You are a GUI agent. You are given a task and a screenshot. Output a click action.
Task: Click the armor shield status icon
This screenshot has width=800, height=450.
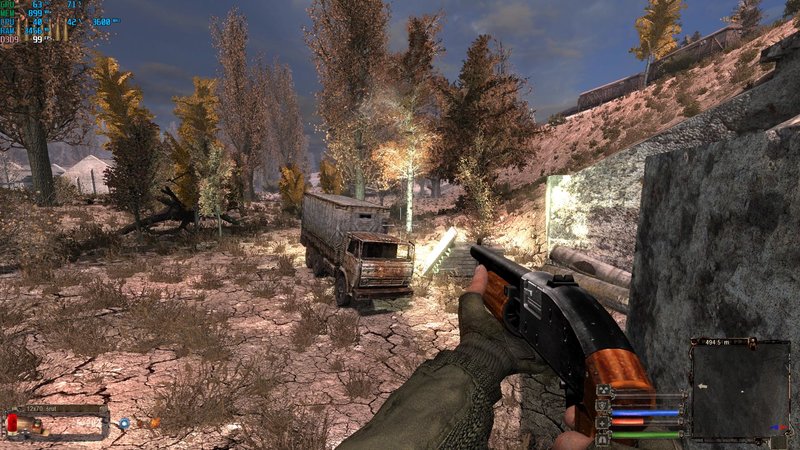603,405
